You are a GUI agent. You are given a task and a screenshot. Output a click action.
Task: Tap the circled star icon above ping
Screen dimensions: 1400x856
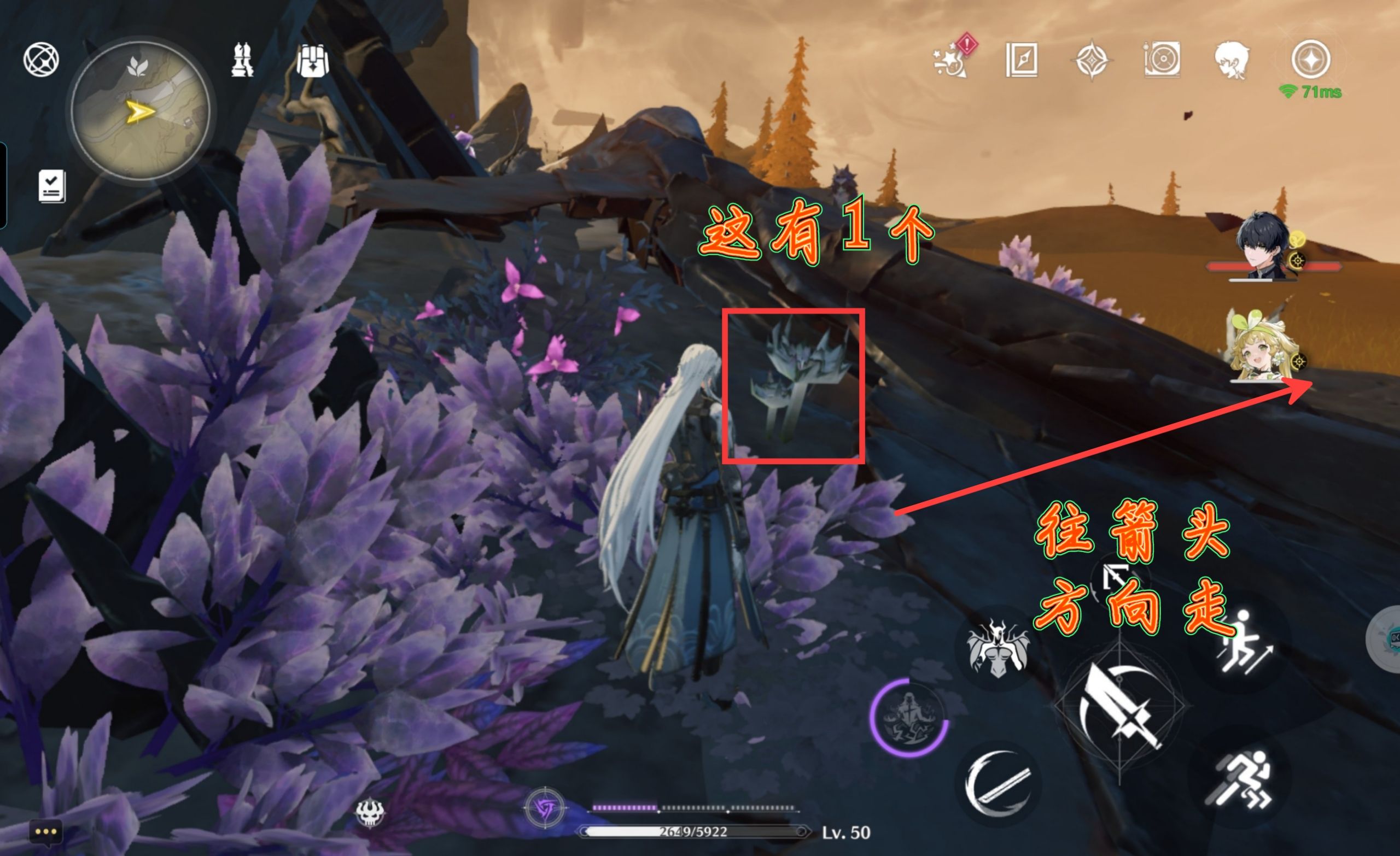coord(1310,59)
